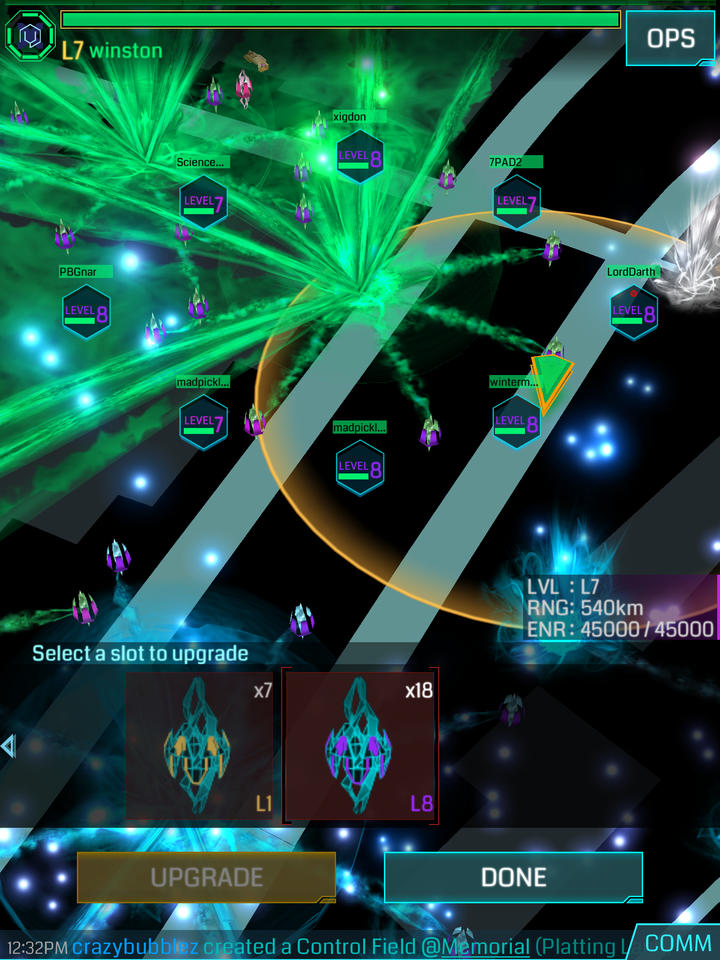Image resolution: width=720 pixels, height=960 pixels.
Task: Select madpickl's level 8 resonator slot
Action: click(x=360, y=467)
